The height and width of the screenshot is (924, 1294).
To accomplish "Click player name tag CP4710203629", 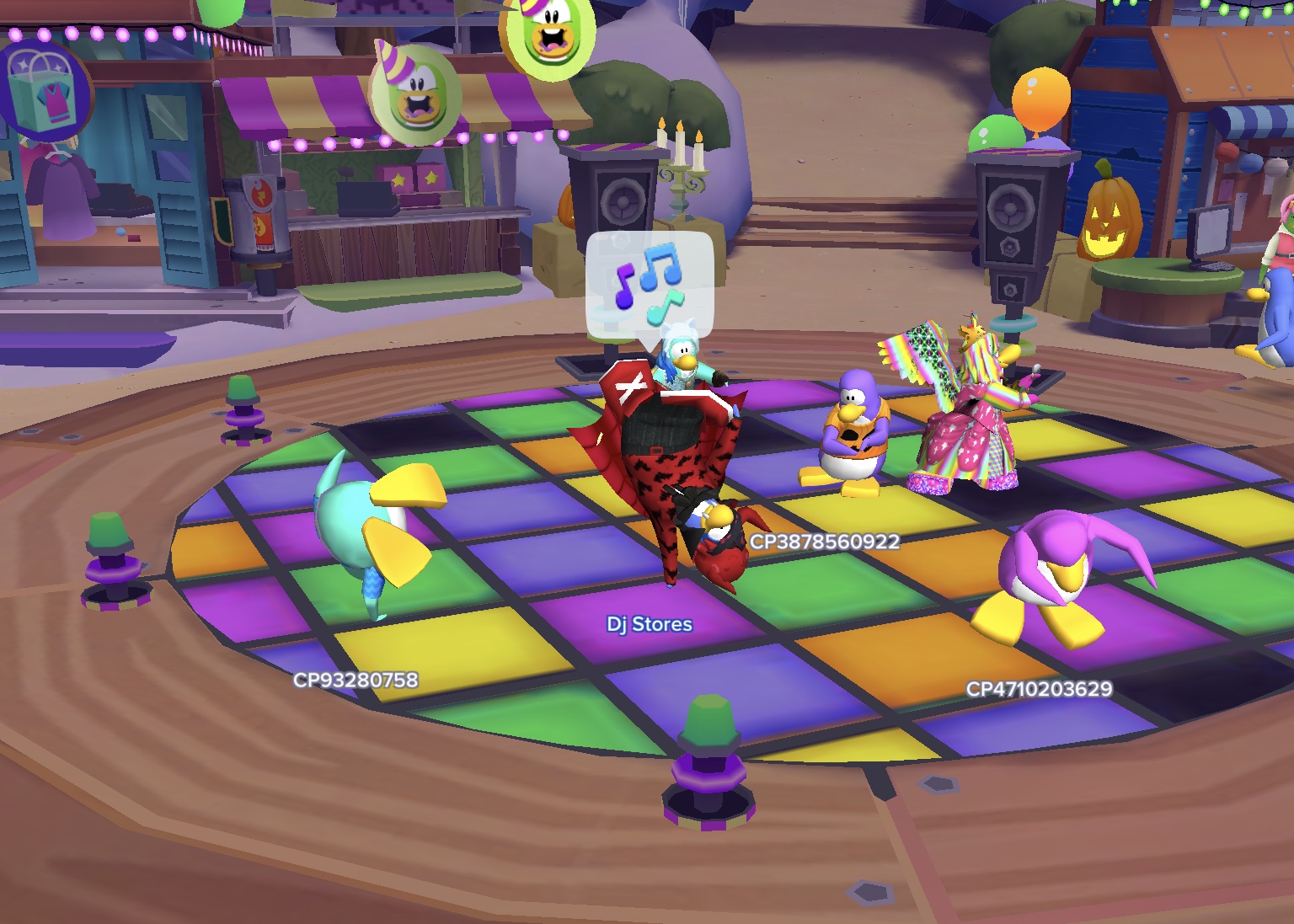I will (1039, 689).
